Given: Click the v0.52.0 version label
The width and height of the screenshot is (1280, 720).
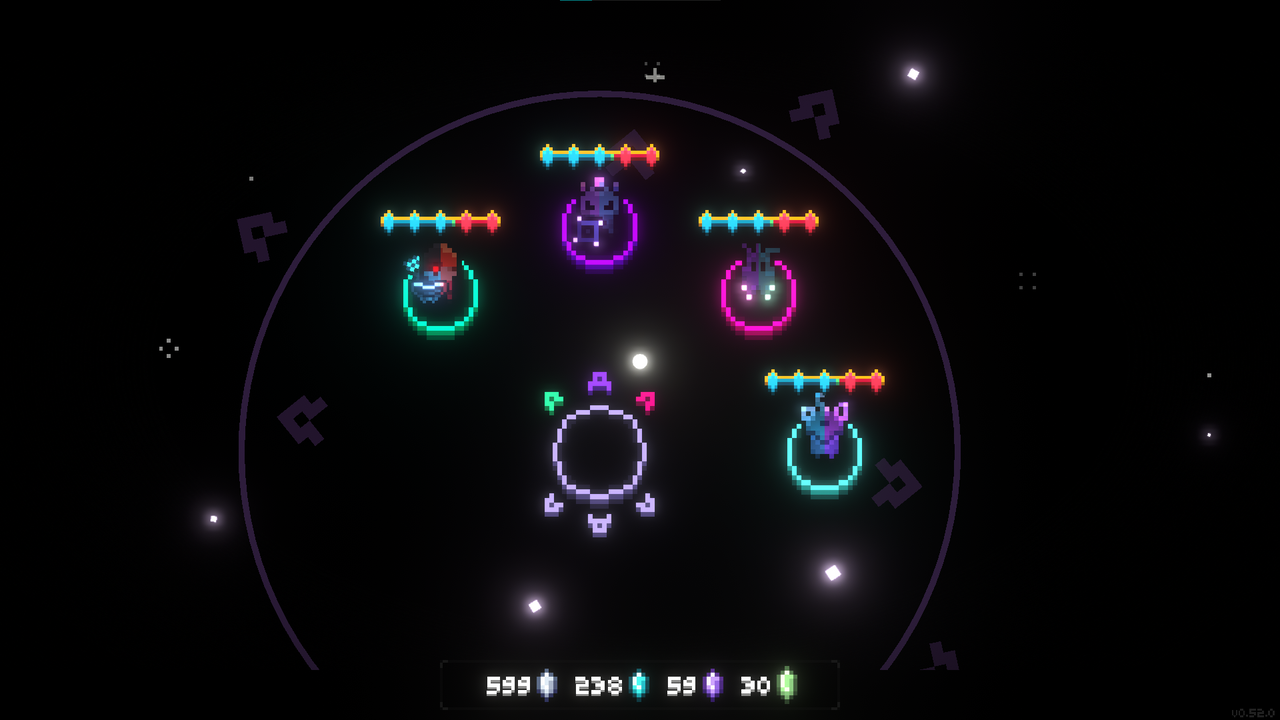Looking at the screenshot, I should point(1254,712).
